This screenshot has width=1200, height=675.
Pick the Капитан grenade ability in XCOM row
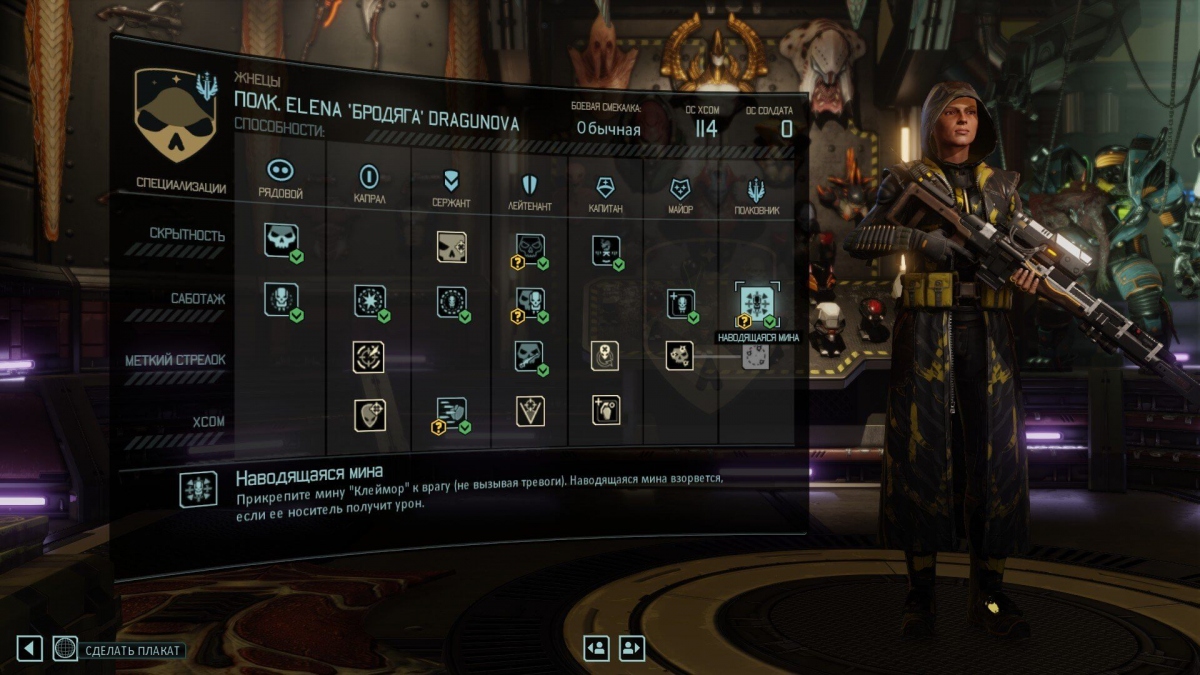point(605,410)
